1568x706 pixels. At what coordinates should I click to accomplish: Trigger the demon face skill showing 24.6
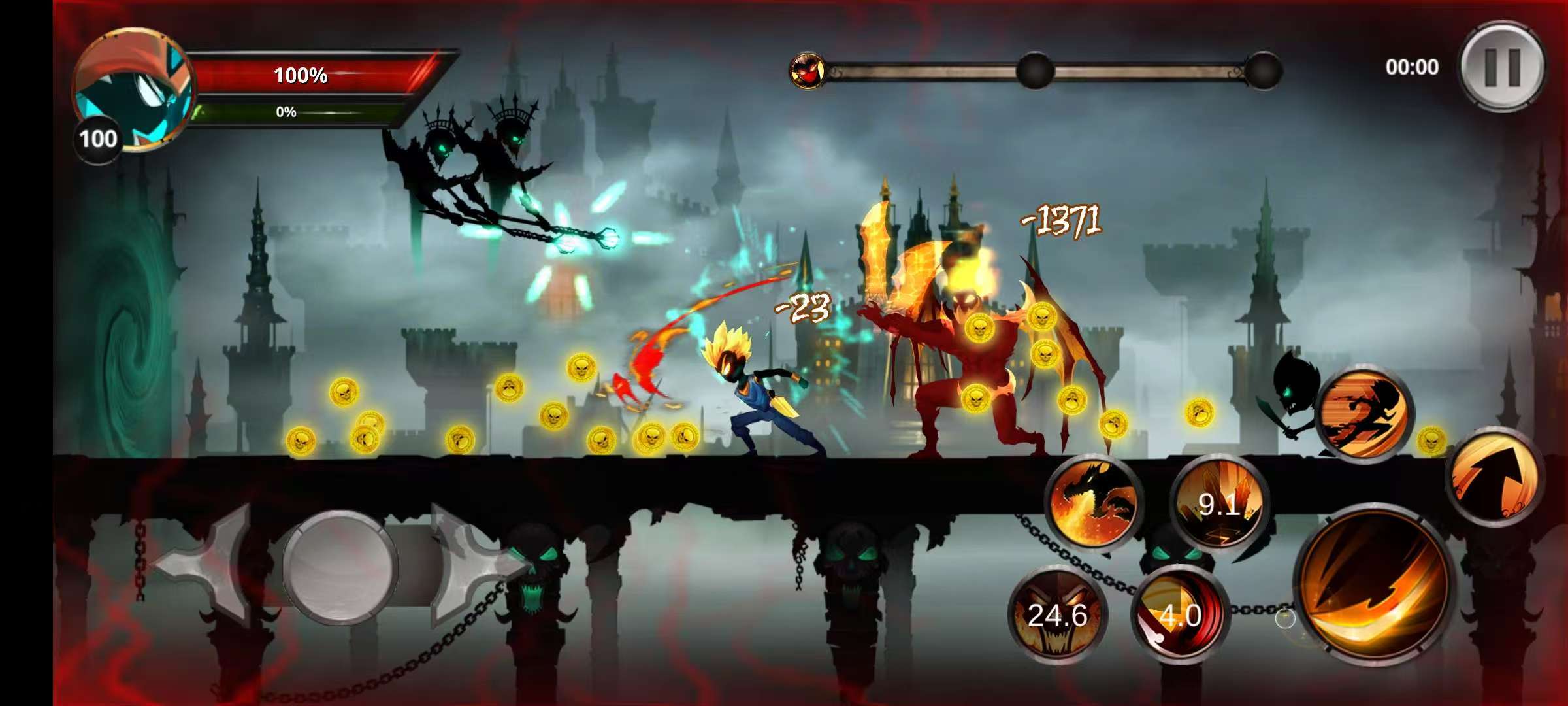(x=1057, y=614)
